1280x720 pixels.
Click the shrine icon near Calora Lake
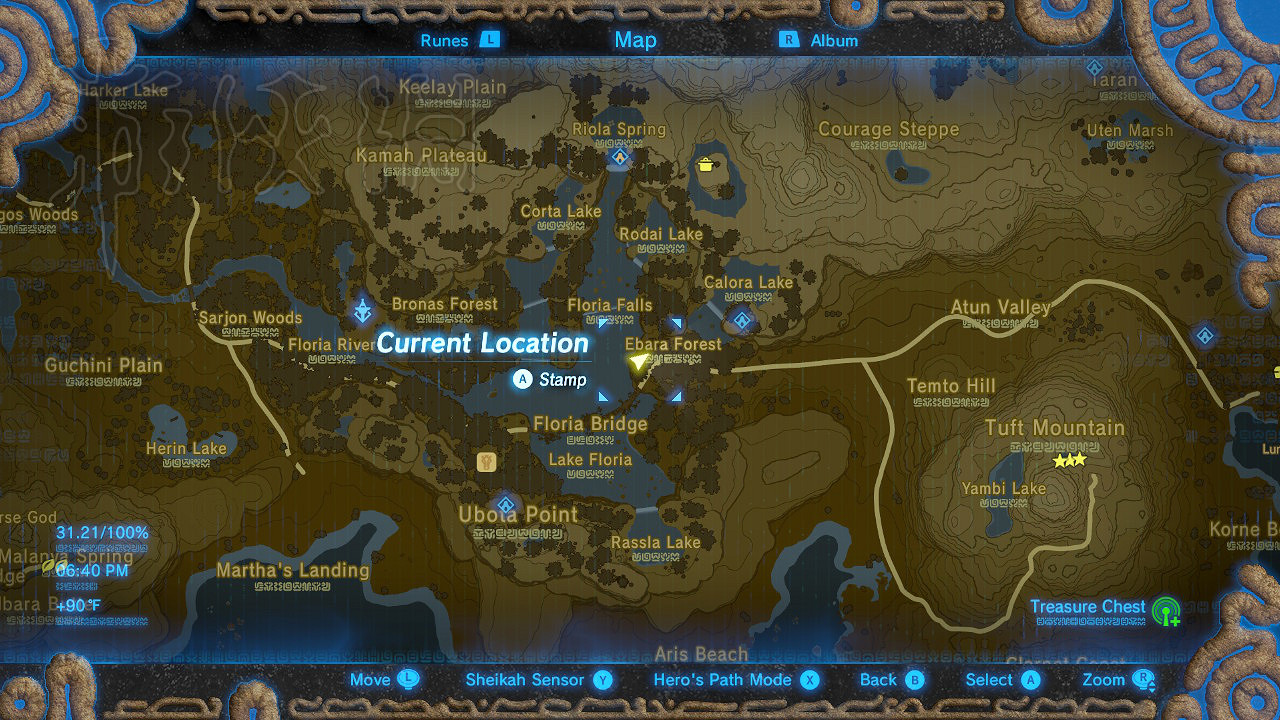pyautogui.click(x=741, y=318)
